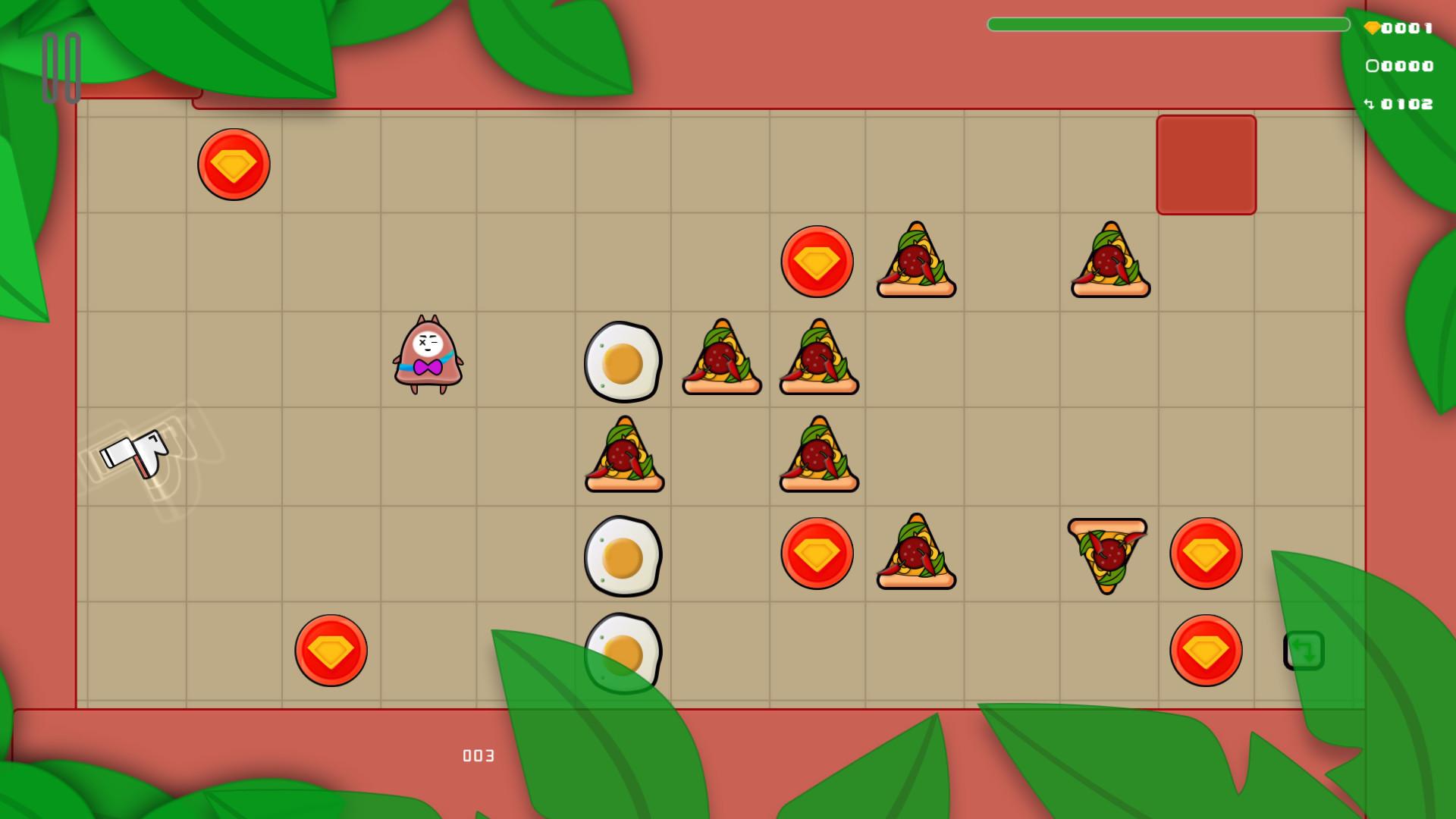
Task: Select the egg at the bottom of the grid
Action: (623, 651)
